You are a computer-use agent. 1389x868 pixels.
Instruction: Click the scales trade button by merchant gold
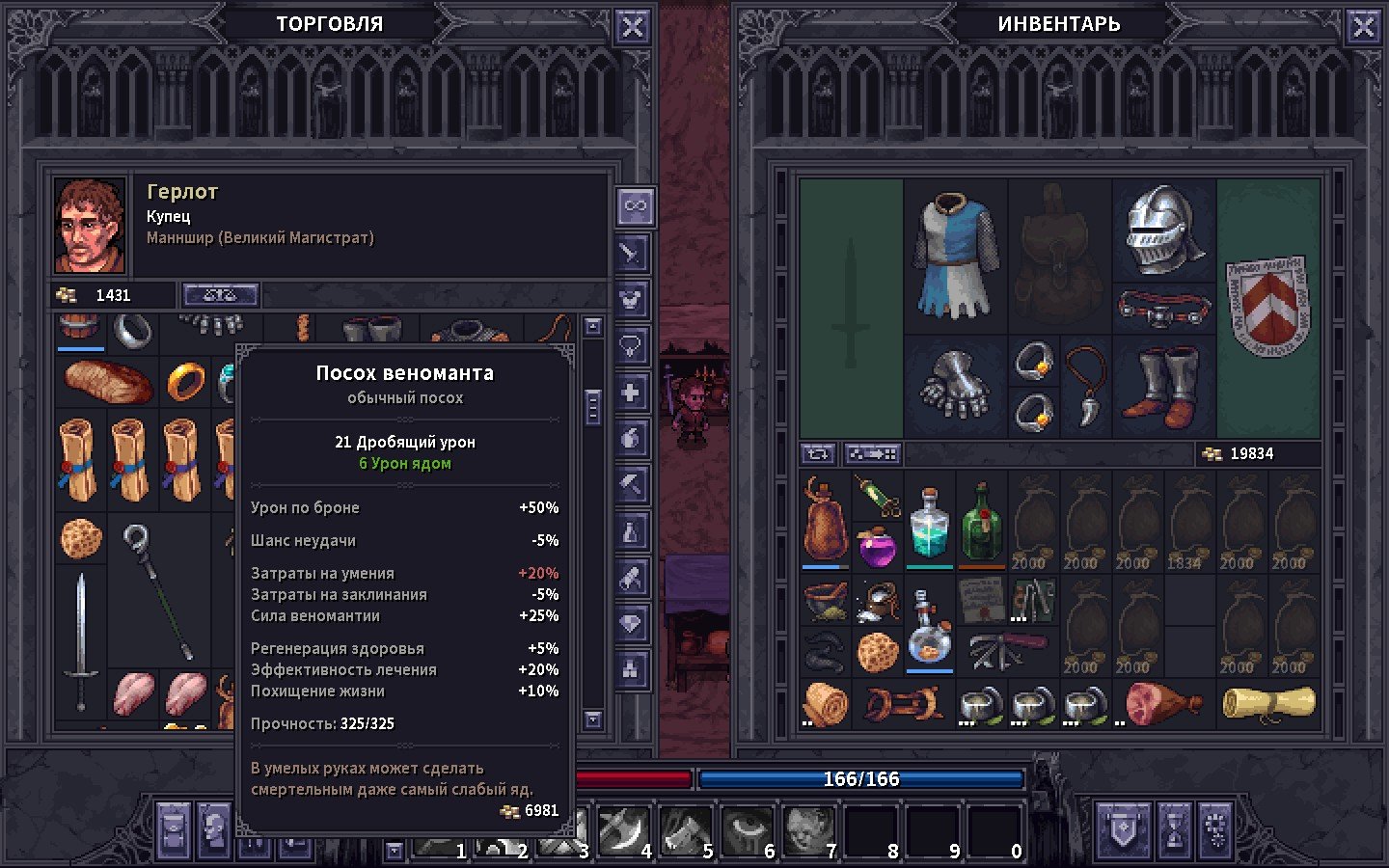[220, 295]
